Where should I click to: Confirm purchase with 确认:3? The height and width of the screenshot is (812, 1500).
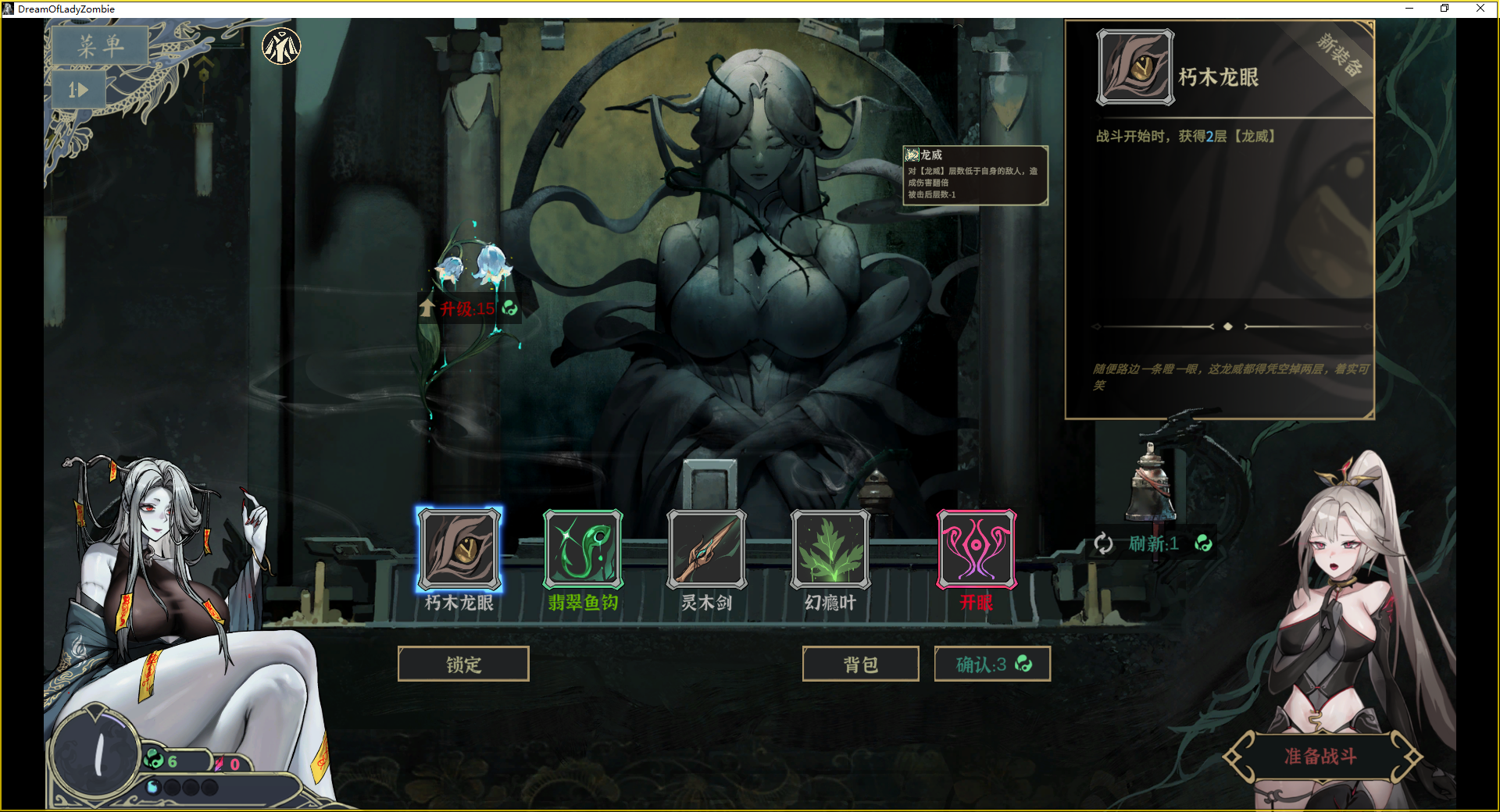[x=992, y=664]
